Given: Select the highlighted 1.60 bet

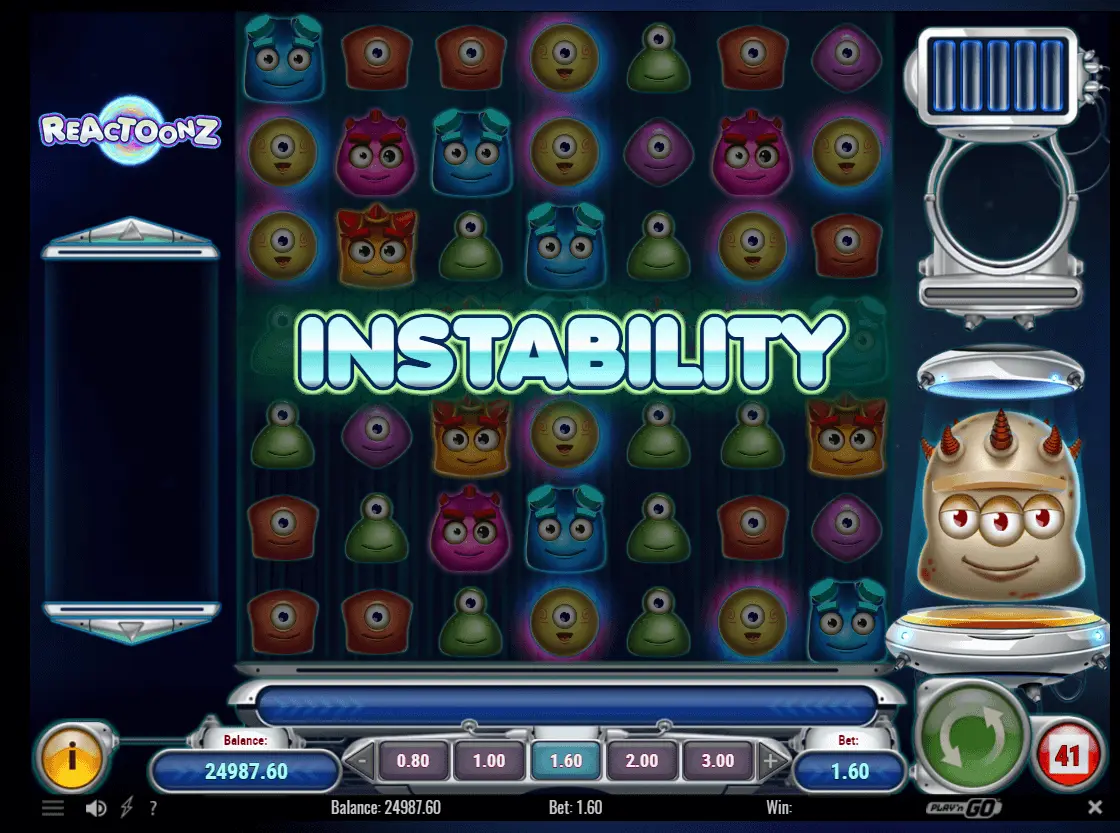Looking at the screenshot, I should [x=565, y=761].
